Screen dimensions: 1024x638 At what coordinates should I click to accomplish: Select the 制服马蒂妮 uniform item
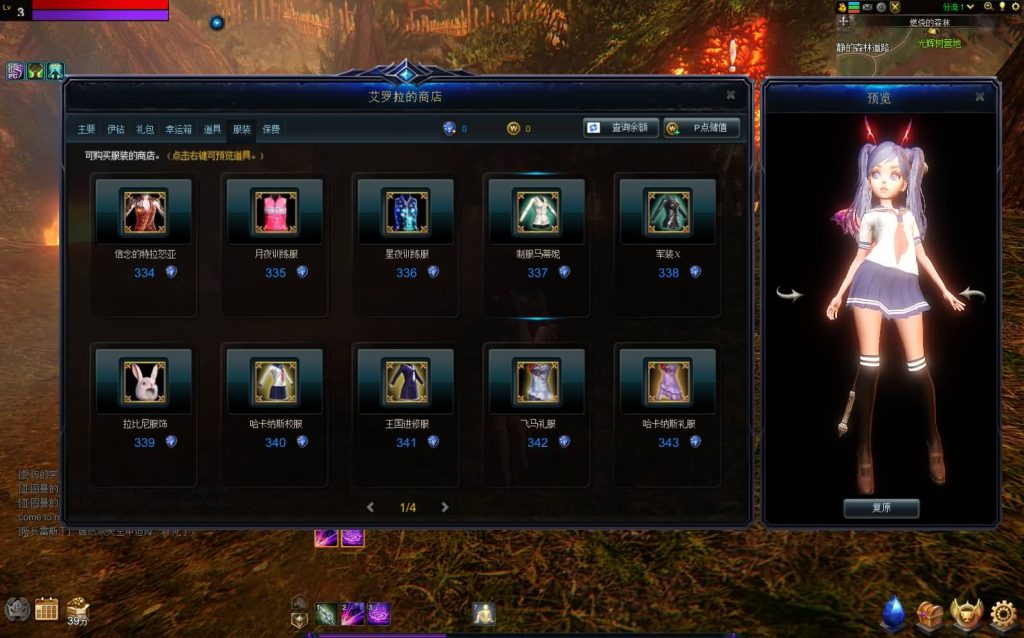537,211
